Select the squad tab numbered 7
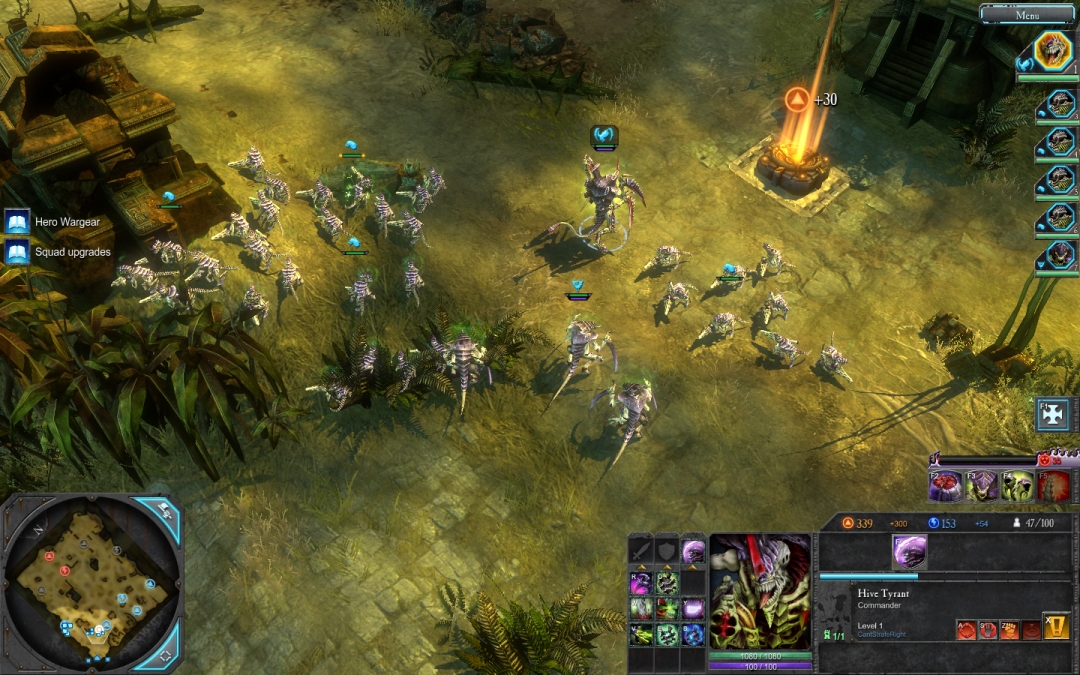 (x=1058, y=257)
